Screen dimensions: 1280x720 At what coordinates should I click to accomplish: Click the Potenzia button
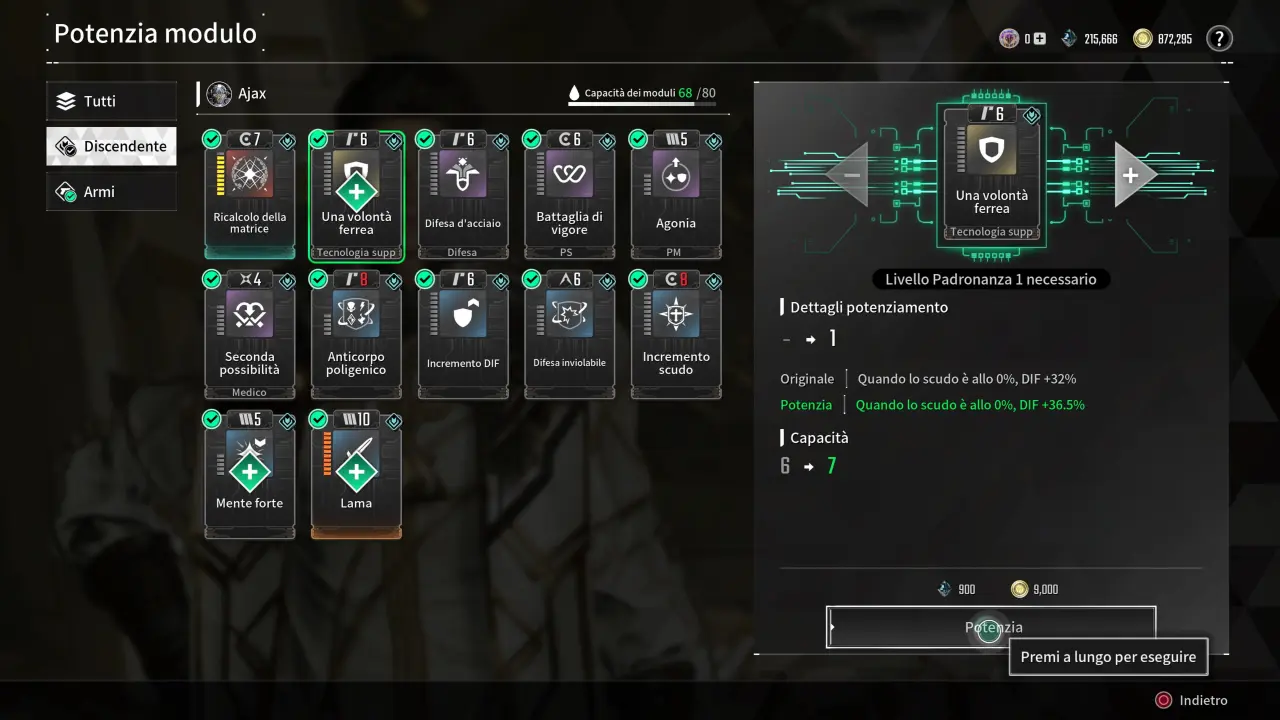(991, 627)
